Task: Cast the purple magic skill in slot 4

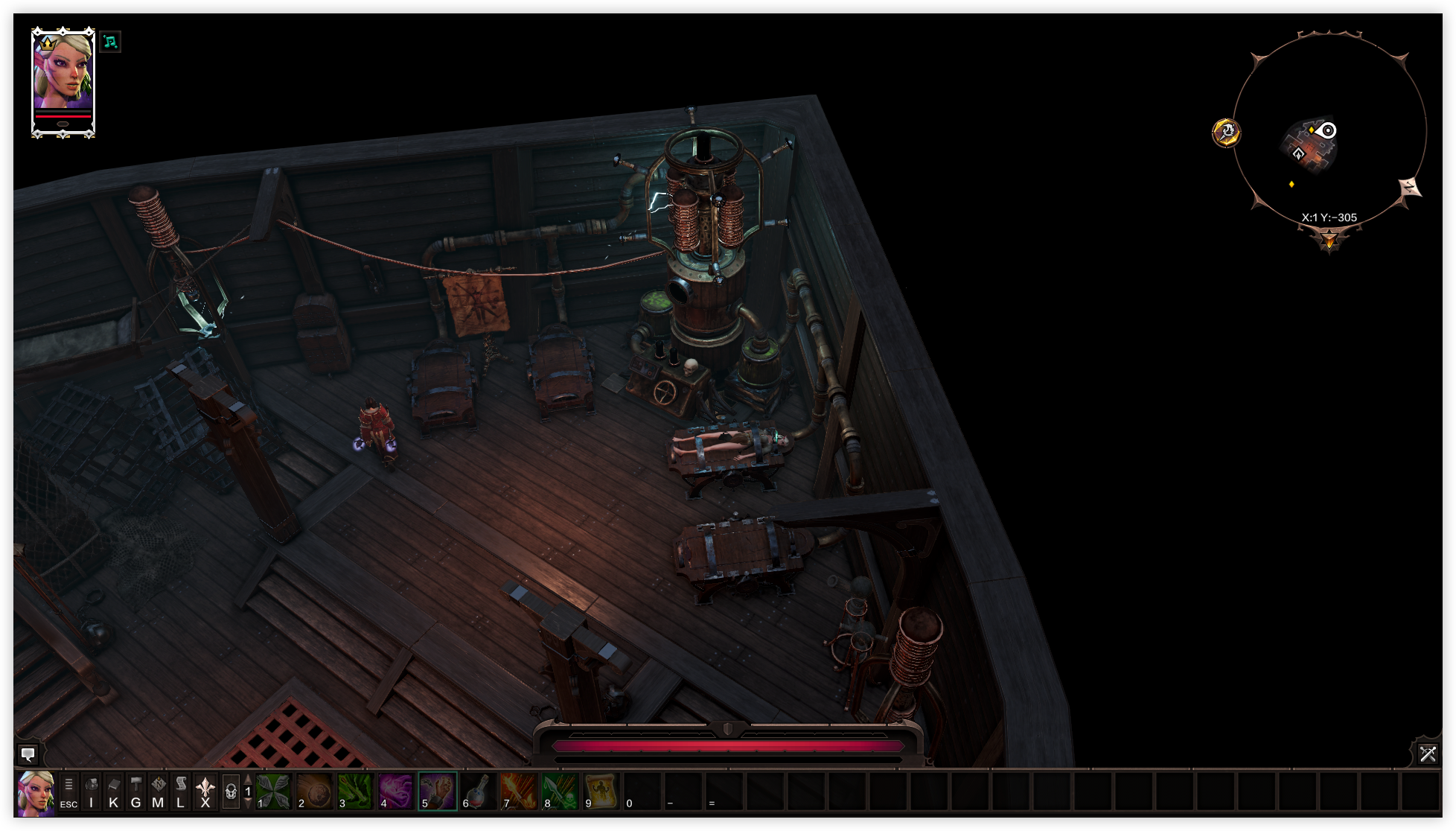Action: (x=396, y=791)
